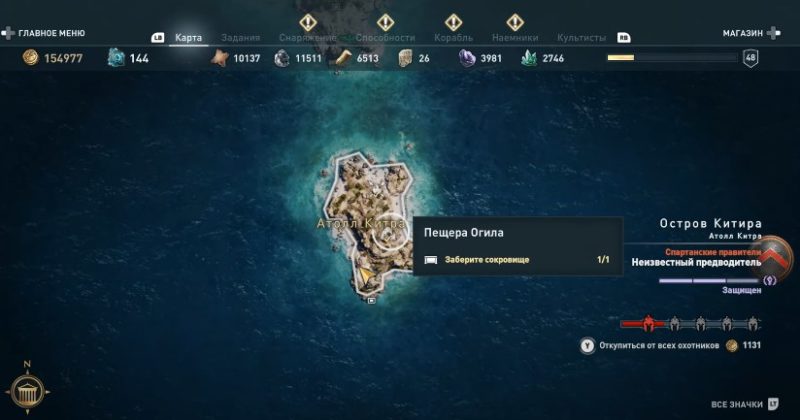Select the Корабль ship tab
This screenshot has width=800, height=420.
click(454, 38)
